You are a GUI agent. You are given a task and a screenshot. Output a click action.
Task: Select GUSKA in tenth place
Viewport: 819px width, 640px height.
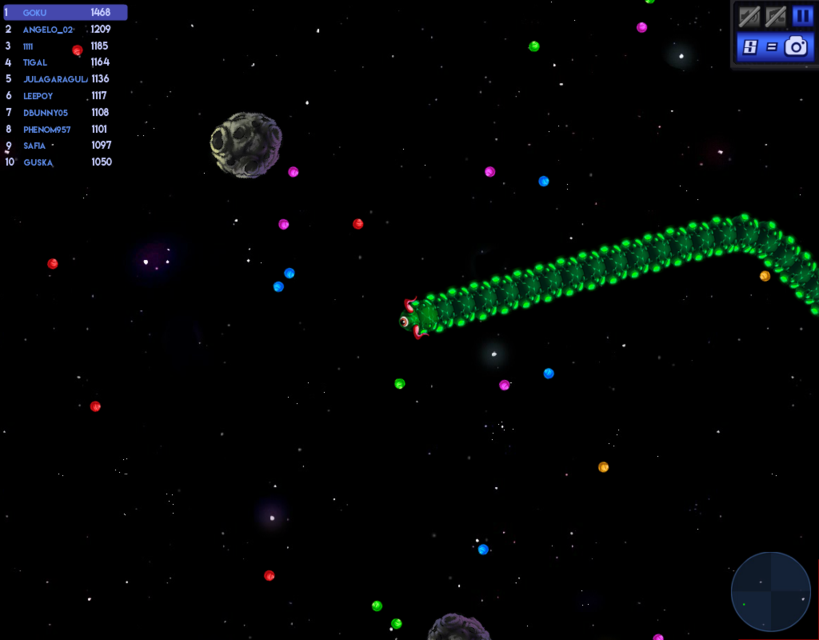coord(64,162)
